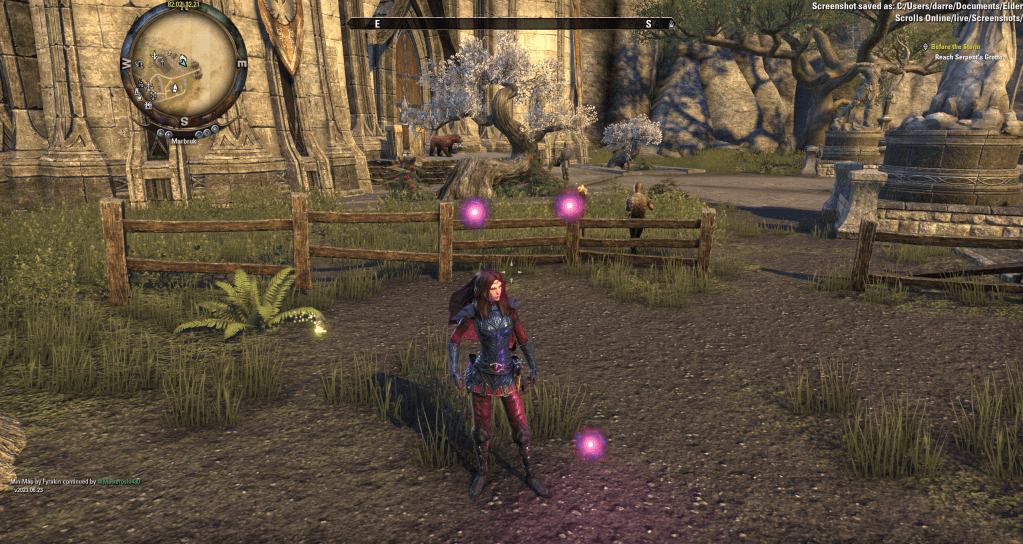Screen dimensions: 1023x544
Task: Click the circular minimap
Action: click(x=183, y=63)
